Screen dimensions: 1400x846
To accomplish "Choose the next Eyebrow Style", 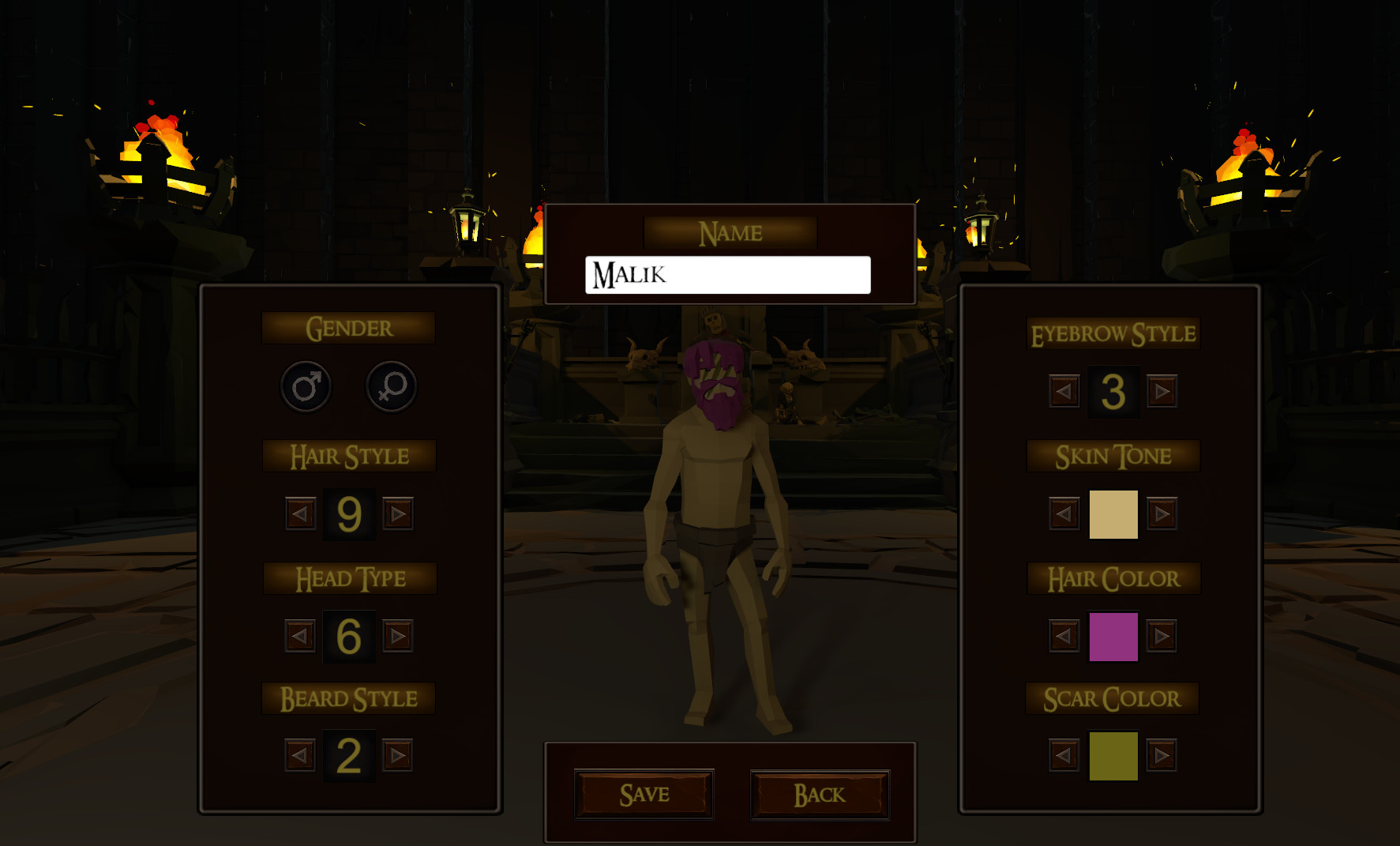I will click(x=1161, y=390).
